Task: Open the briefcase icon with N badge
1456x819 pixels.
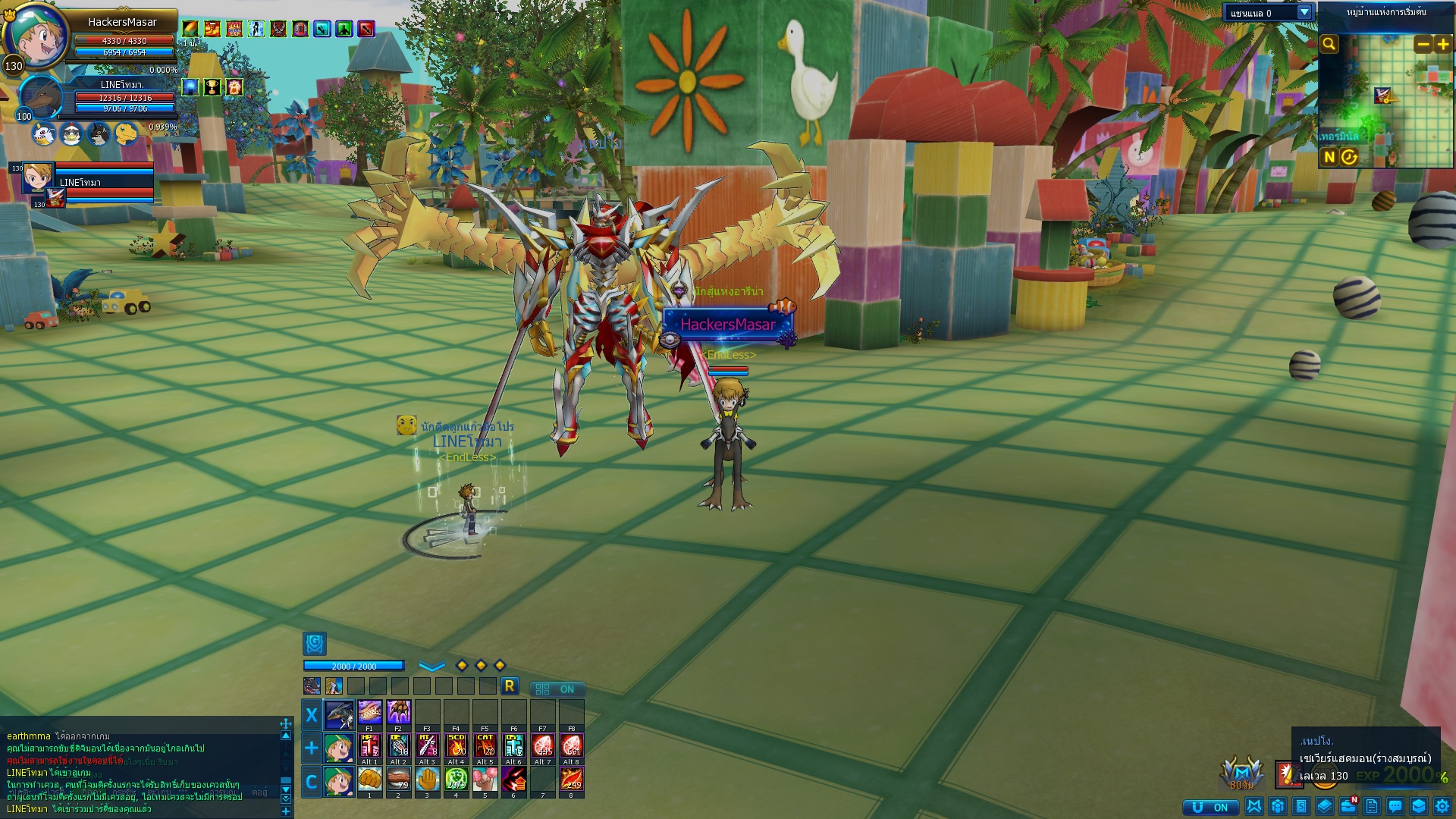Action: coord(1348,805)
